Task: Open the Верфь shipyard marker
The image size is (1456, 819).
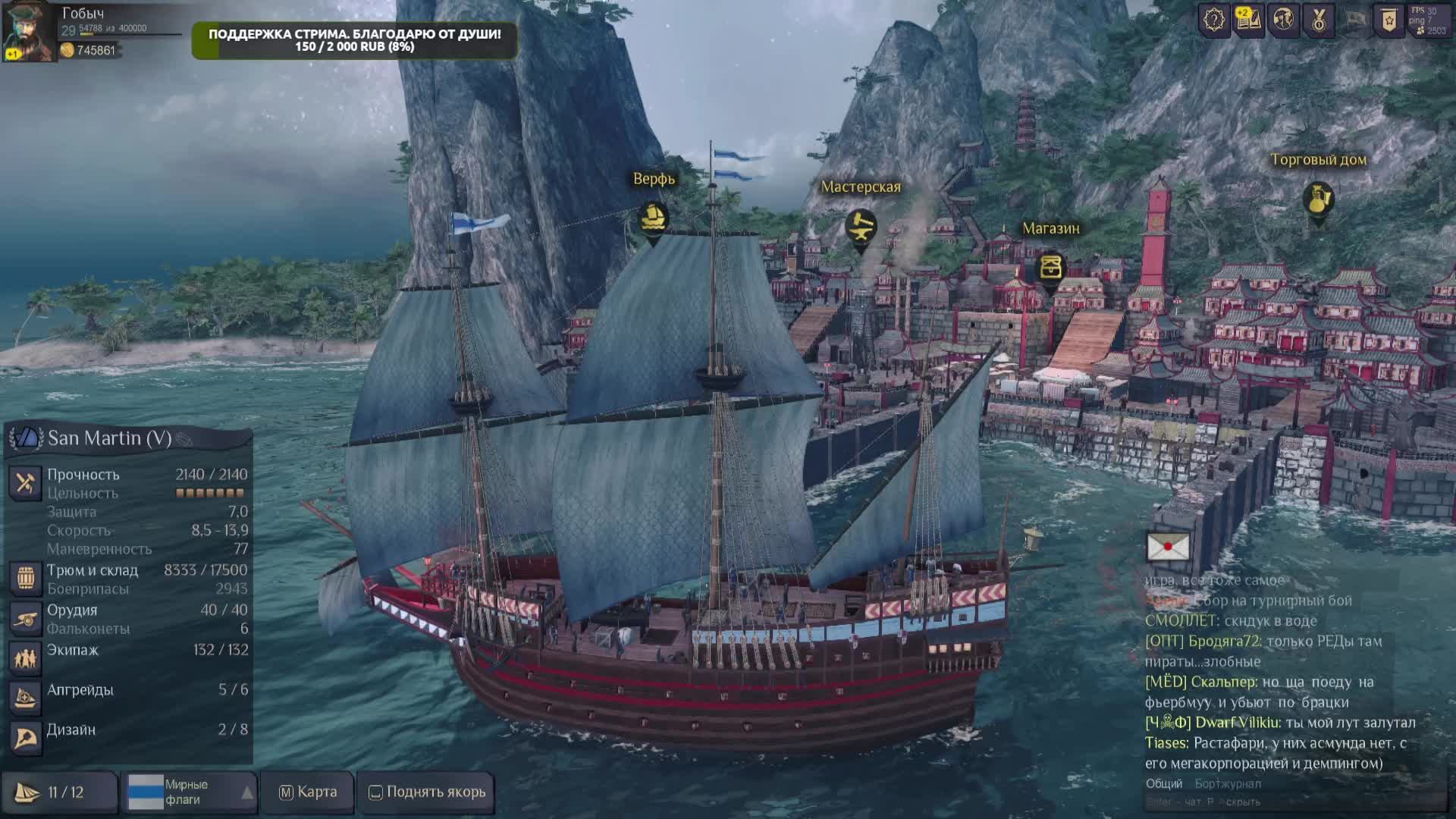Action: 653,219
